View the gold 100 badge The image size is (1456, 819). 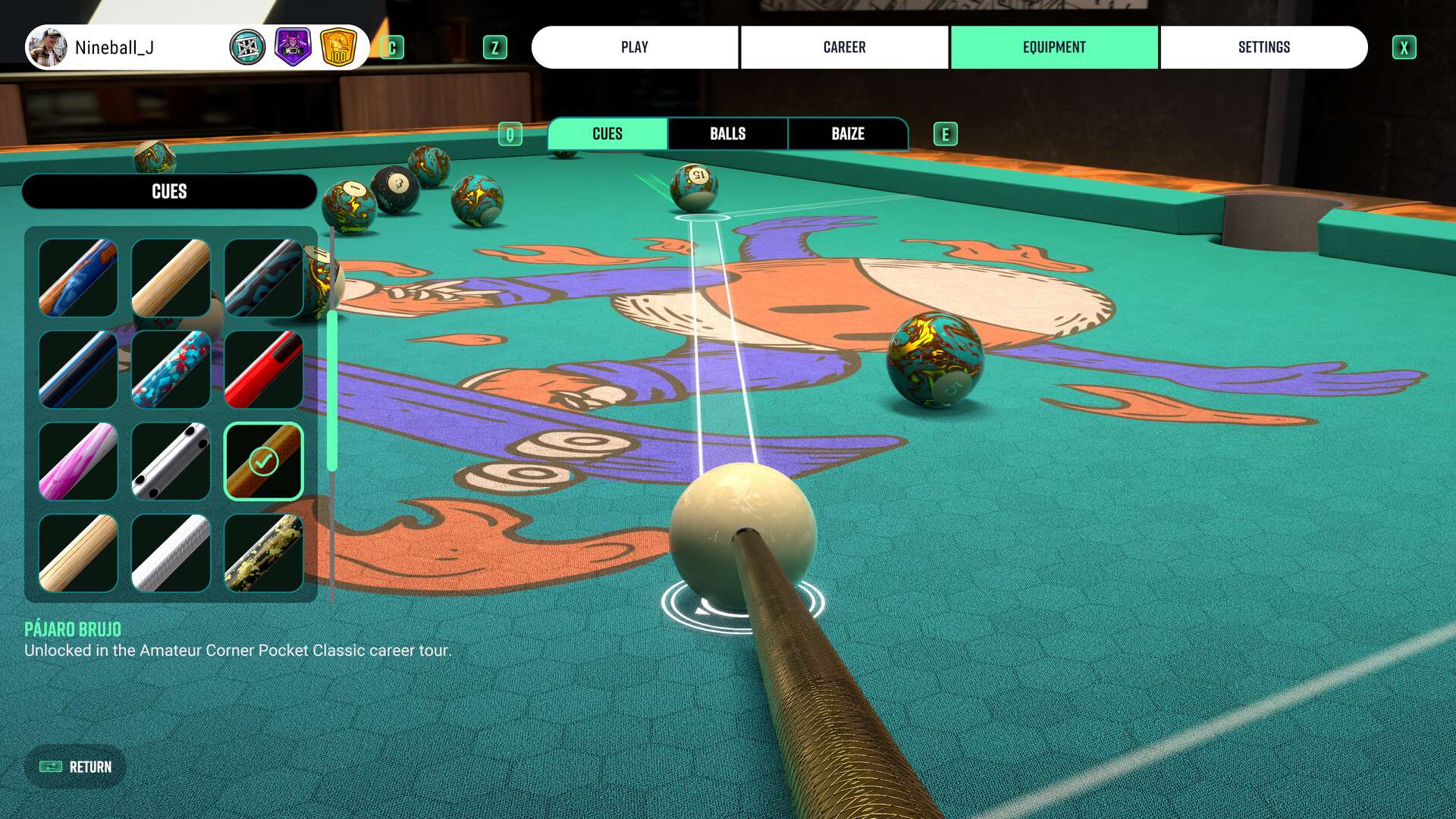tap(338, 48)
